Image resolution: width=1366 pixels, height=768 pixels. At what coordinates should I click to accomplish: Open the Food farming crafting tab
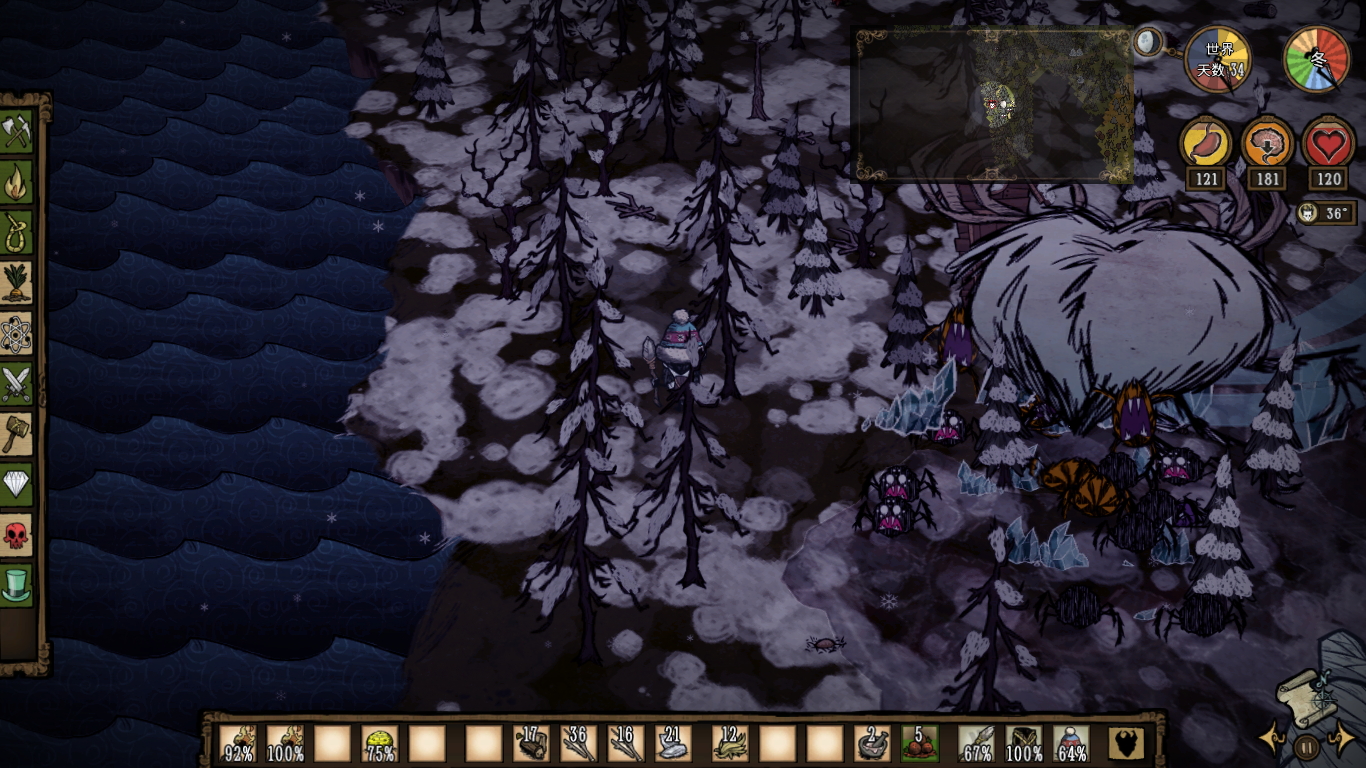pyautogui.click(x=17, y=283)
